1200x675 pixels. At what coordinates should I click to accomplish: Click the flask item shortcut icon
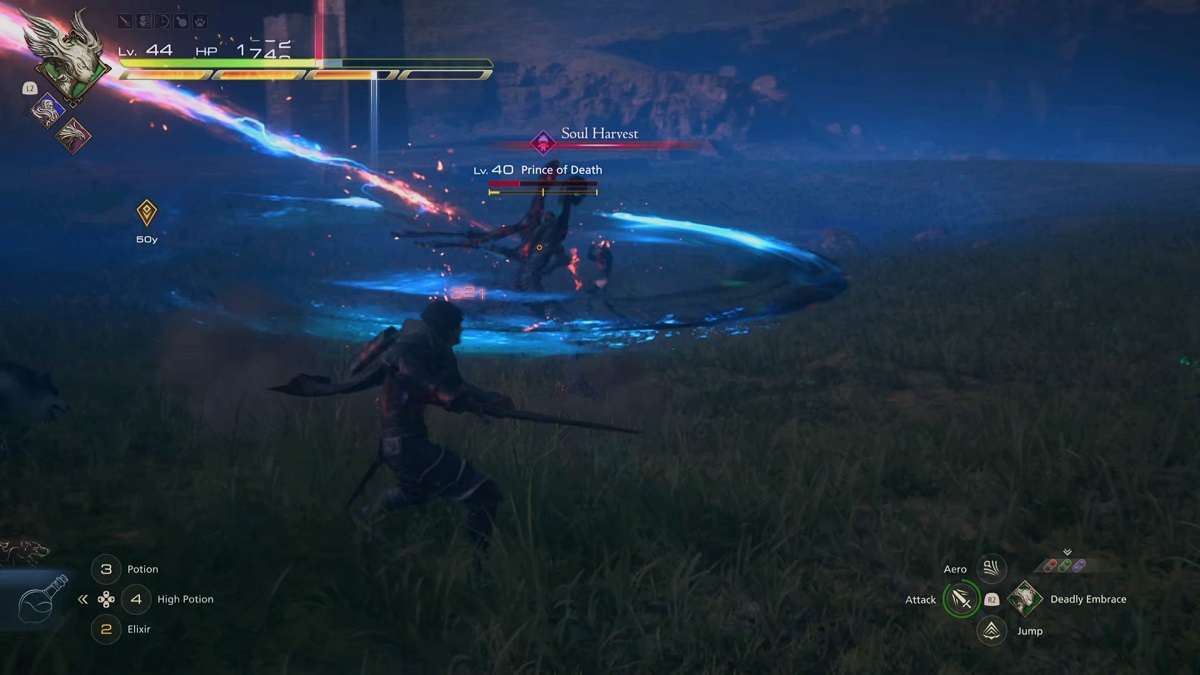tap(43, 597)
